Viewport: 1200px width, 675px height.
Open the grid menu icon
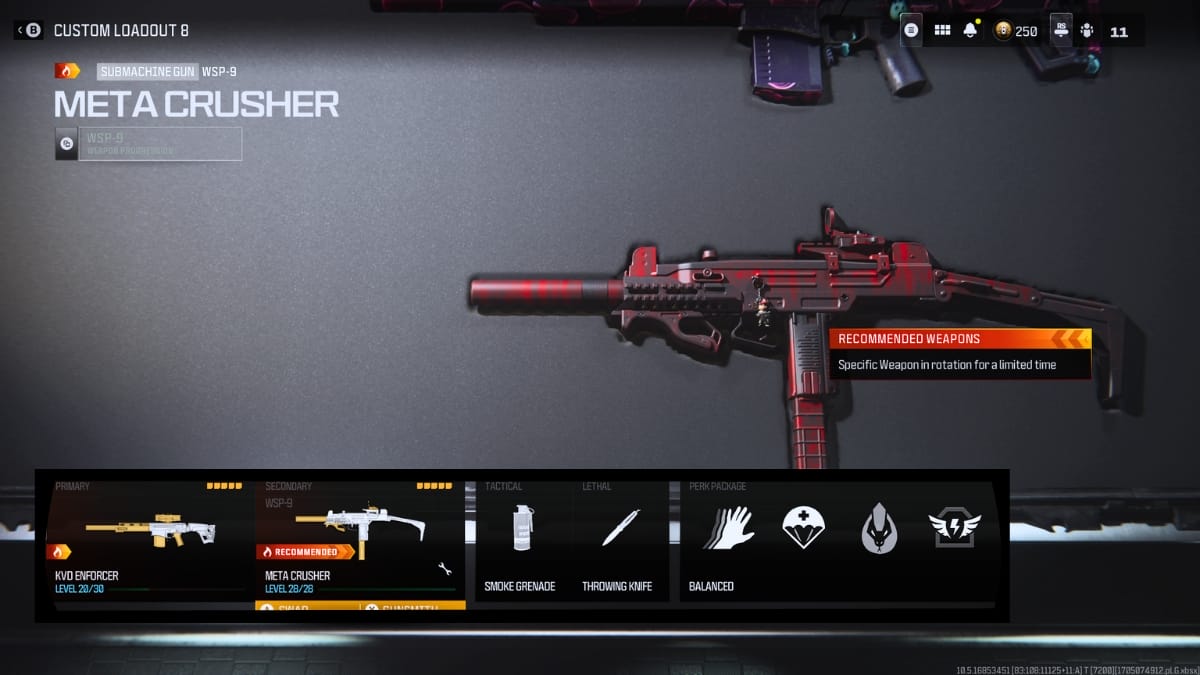(942, 31)
